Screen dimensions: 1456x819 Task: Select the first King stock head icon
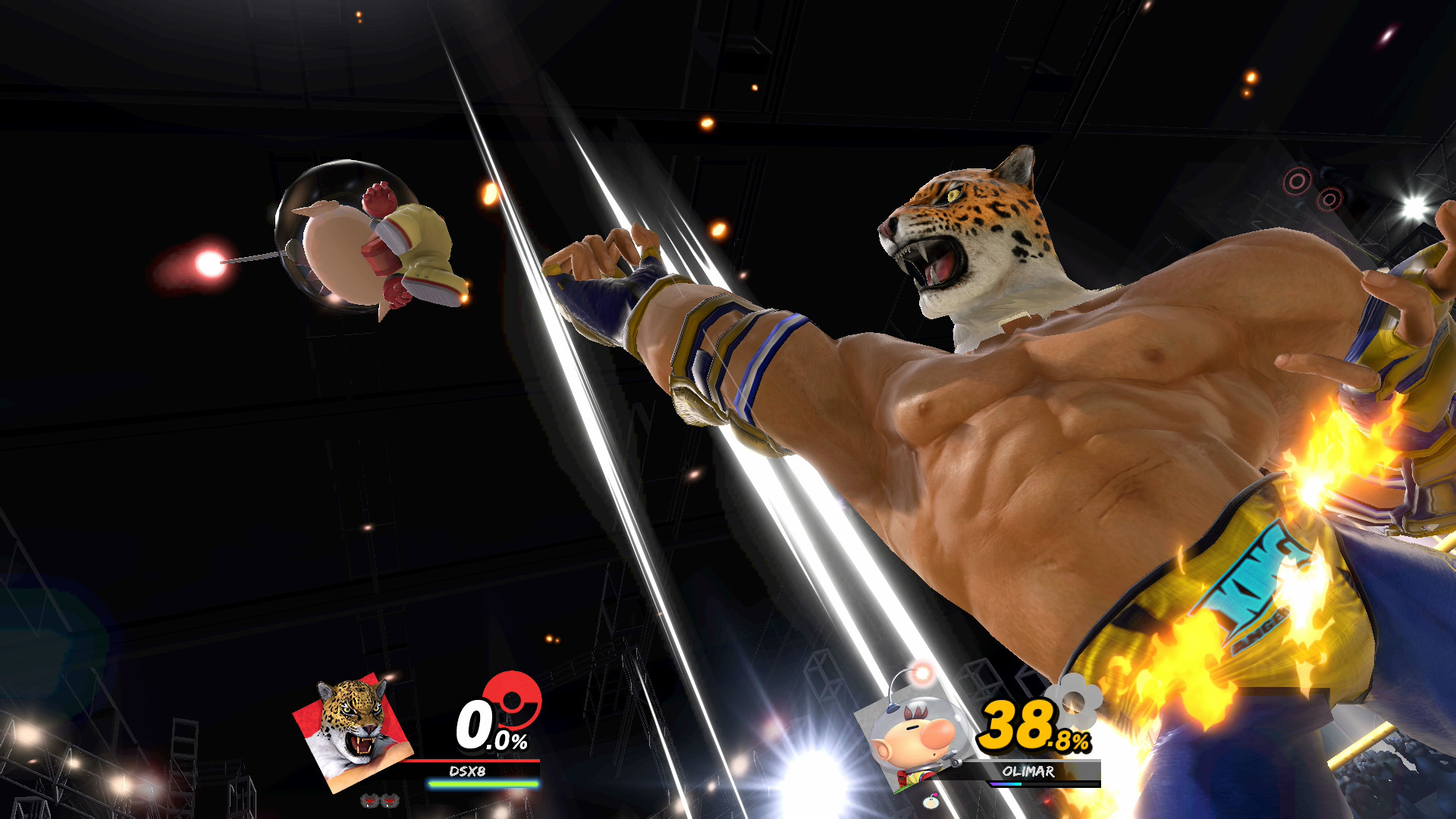click(x=368, y=802)
